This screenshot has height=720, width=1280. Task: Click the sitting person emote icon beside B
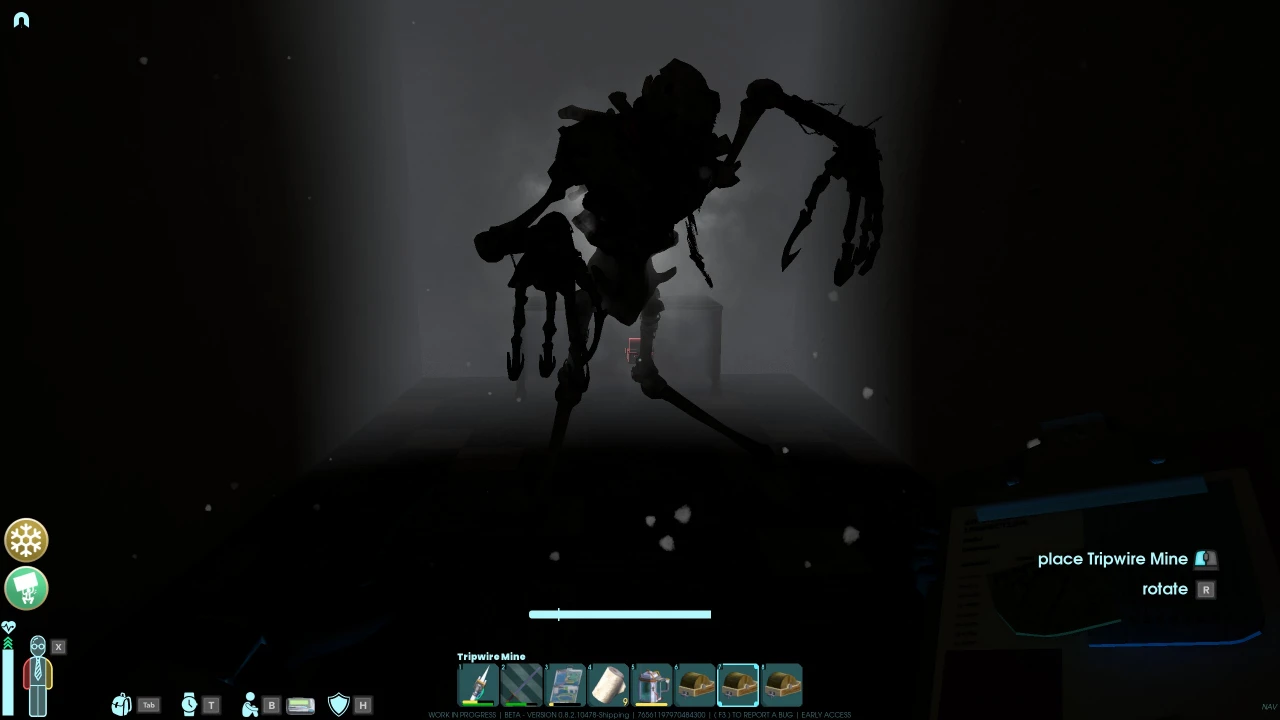pyautogui.click(x=251, y=704)
